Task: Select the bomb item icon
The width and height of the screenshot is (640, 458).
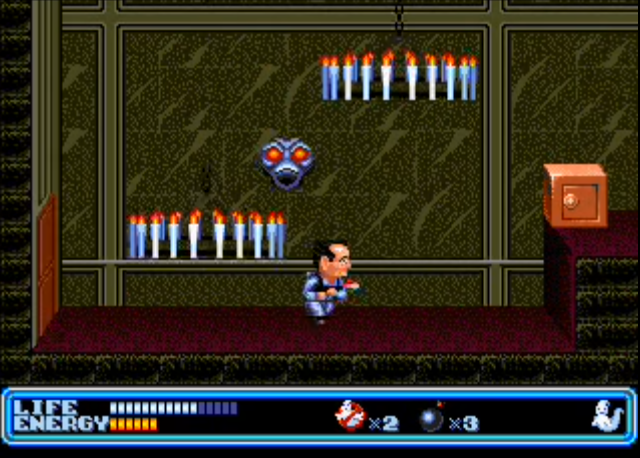Action: [432, 418]
